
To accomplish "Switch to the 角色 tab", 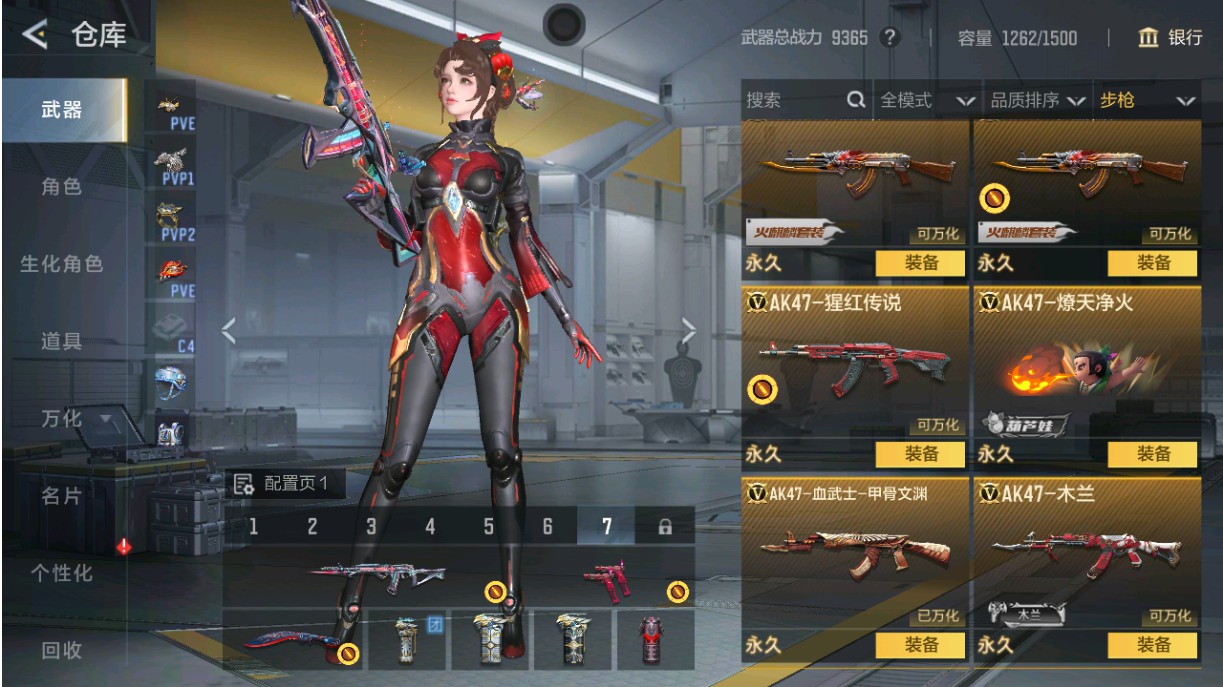I will point(62,187).
